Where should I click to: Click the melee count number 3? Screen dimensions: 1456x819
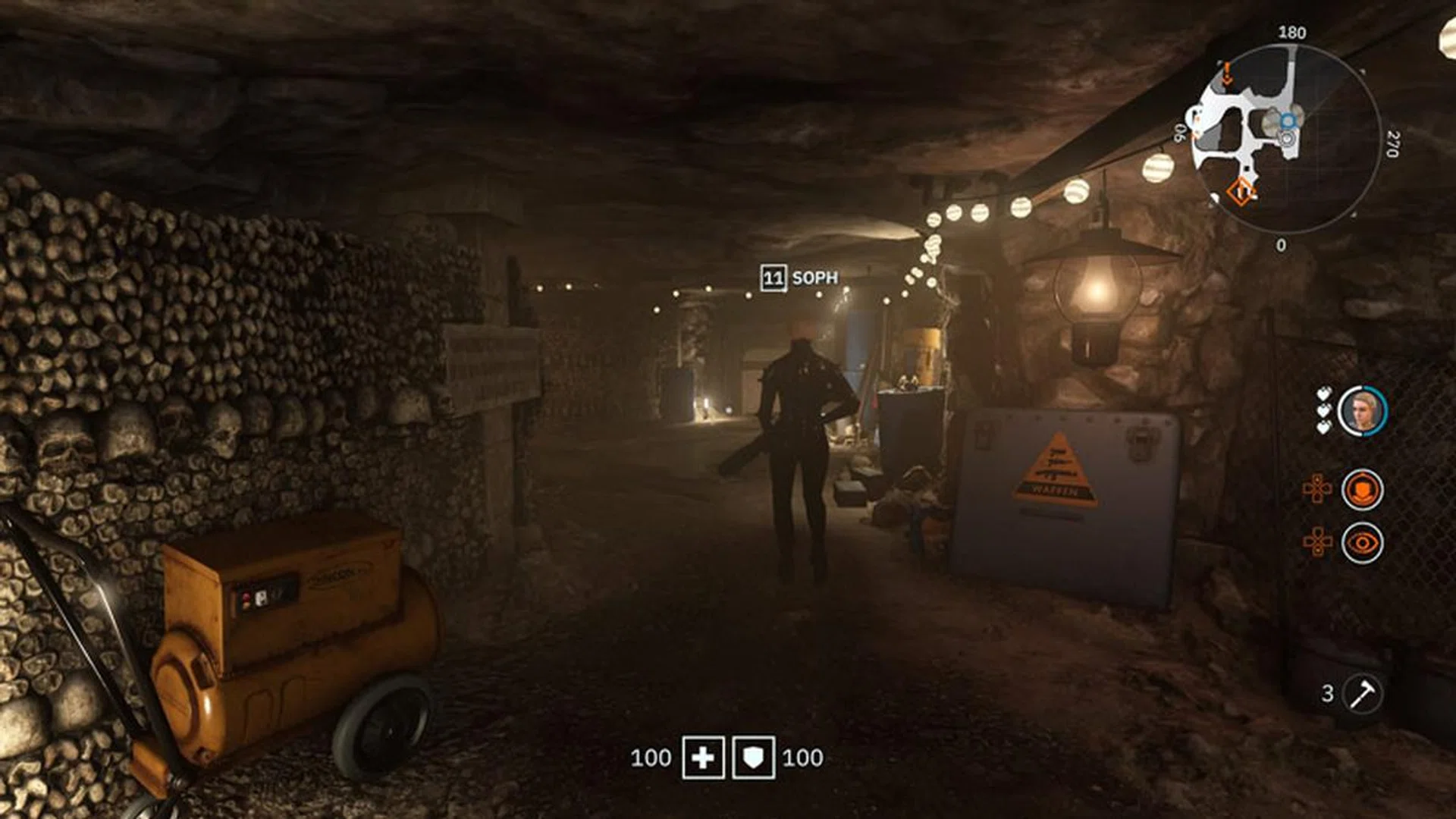click(1328, 692)
